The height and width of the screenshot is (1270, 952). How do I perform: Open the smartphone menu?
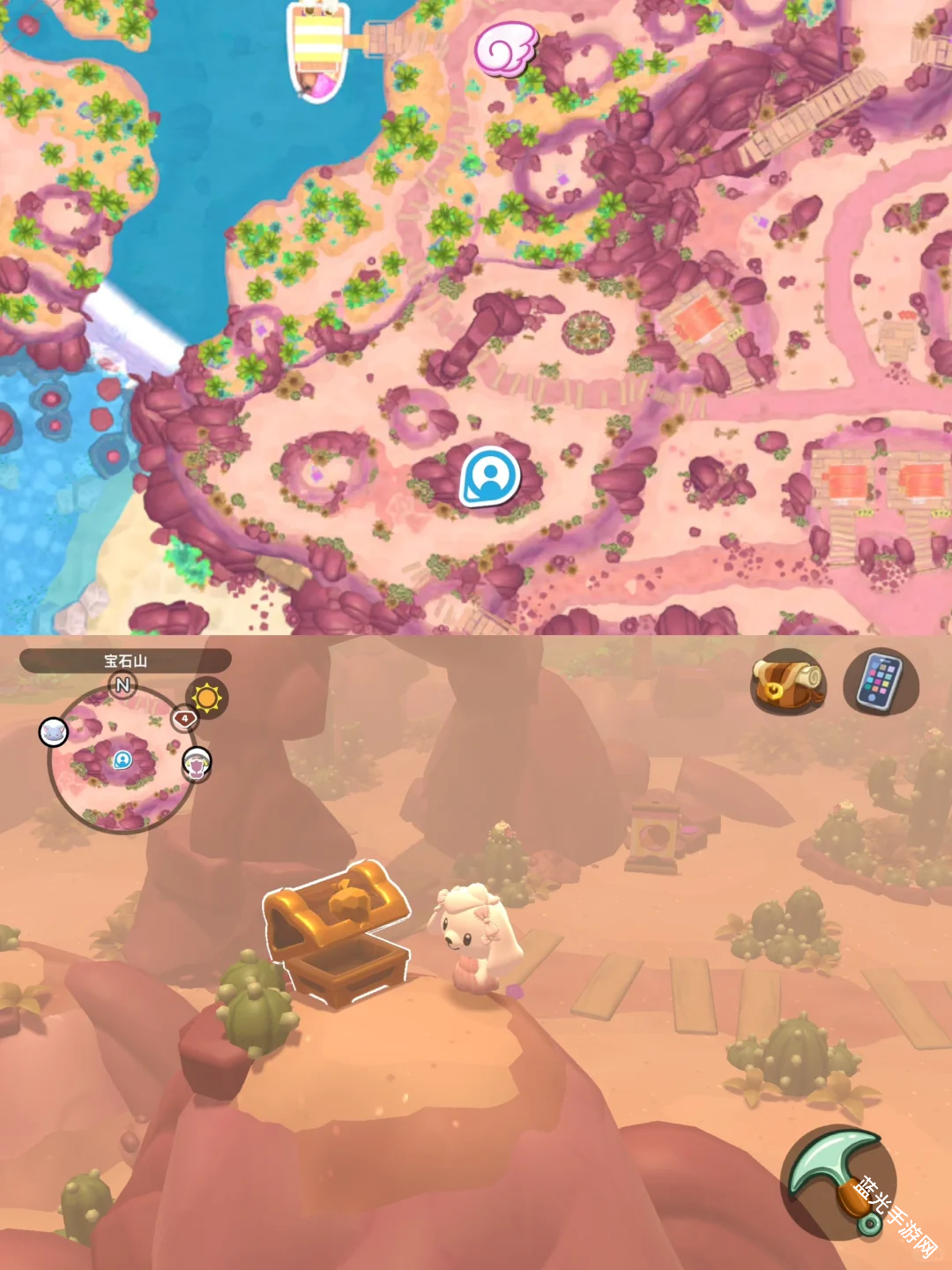[881, 682]
